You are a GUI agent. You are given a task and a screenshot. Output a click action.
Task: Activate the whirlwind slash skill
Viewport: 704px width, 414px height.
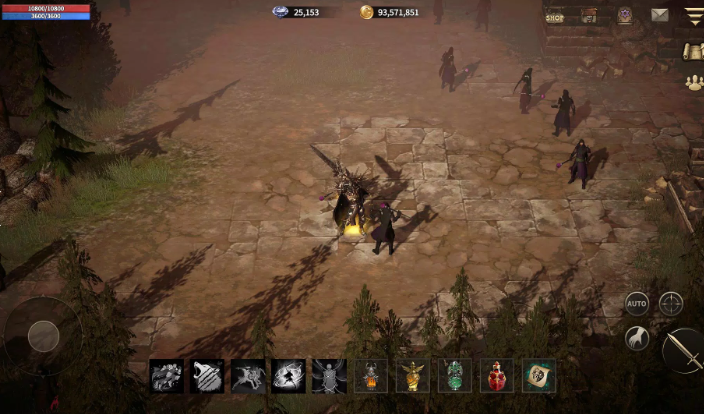click(289, 376)
